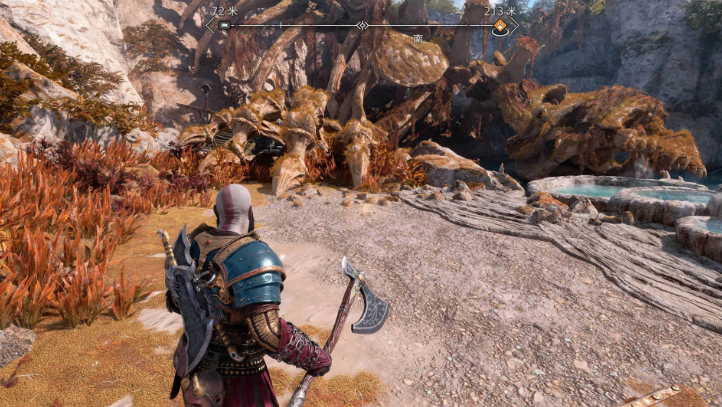Screen dimensions: 722x407
Task: Click the diamond center marker on the compass
Action: point(362,25)
